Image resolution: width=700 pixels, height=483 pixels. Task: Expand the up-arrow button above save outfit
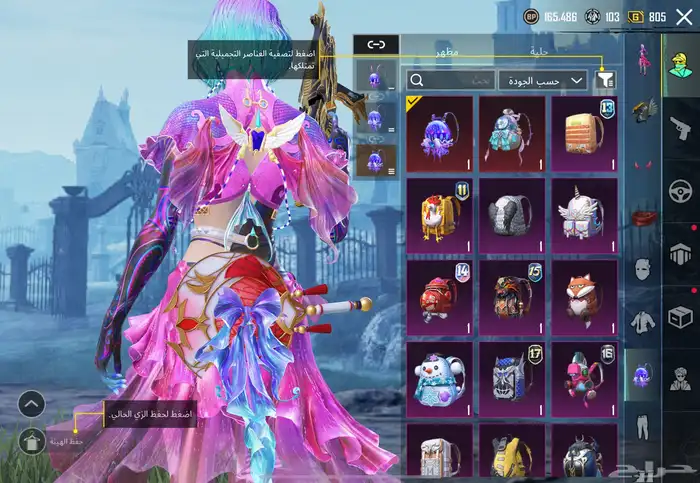coord(31,404)
